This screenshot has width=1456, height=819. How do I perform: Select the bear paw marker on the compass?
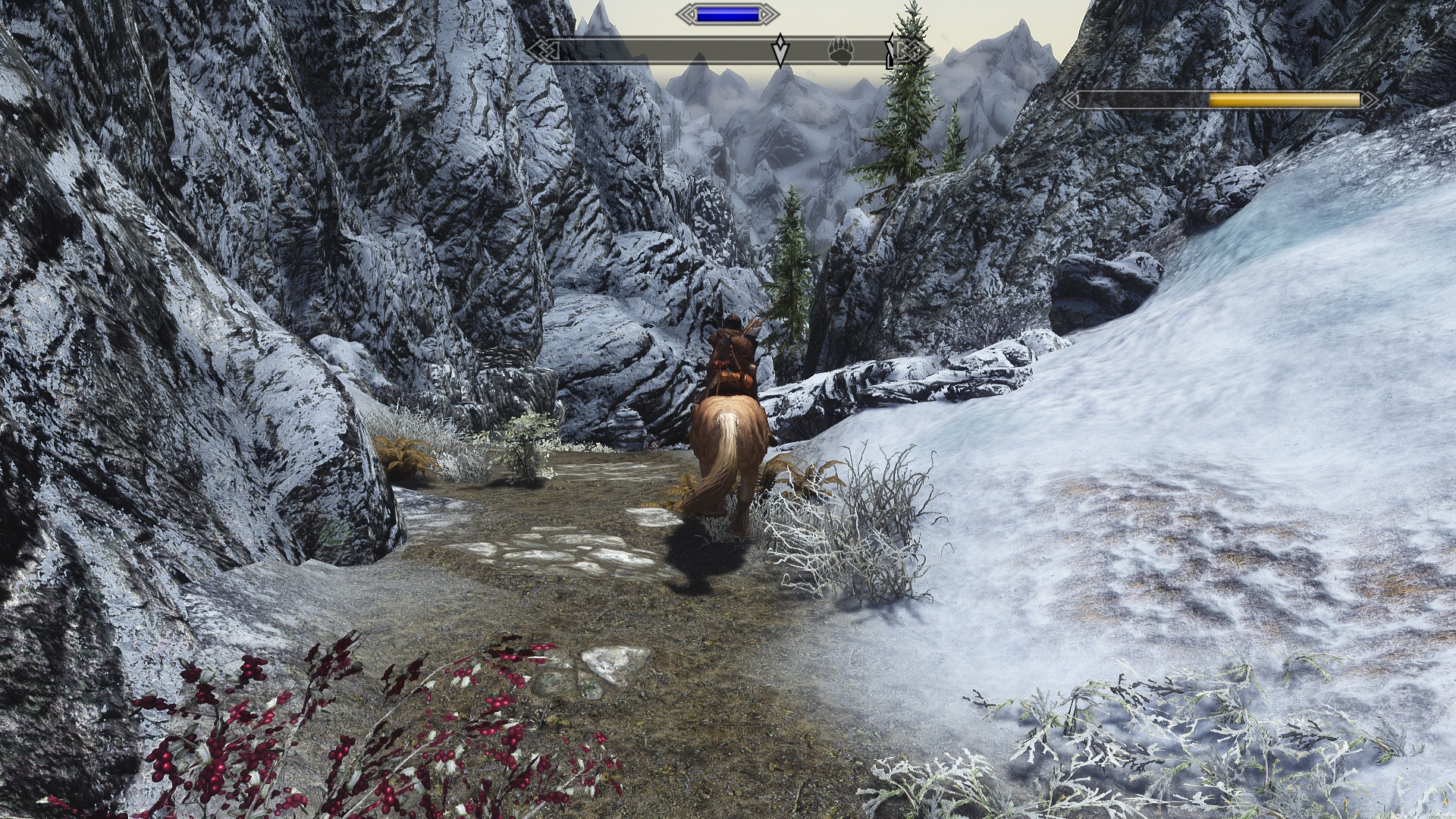(x=841, y=51)
